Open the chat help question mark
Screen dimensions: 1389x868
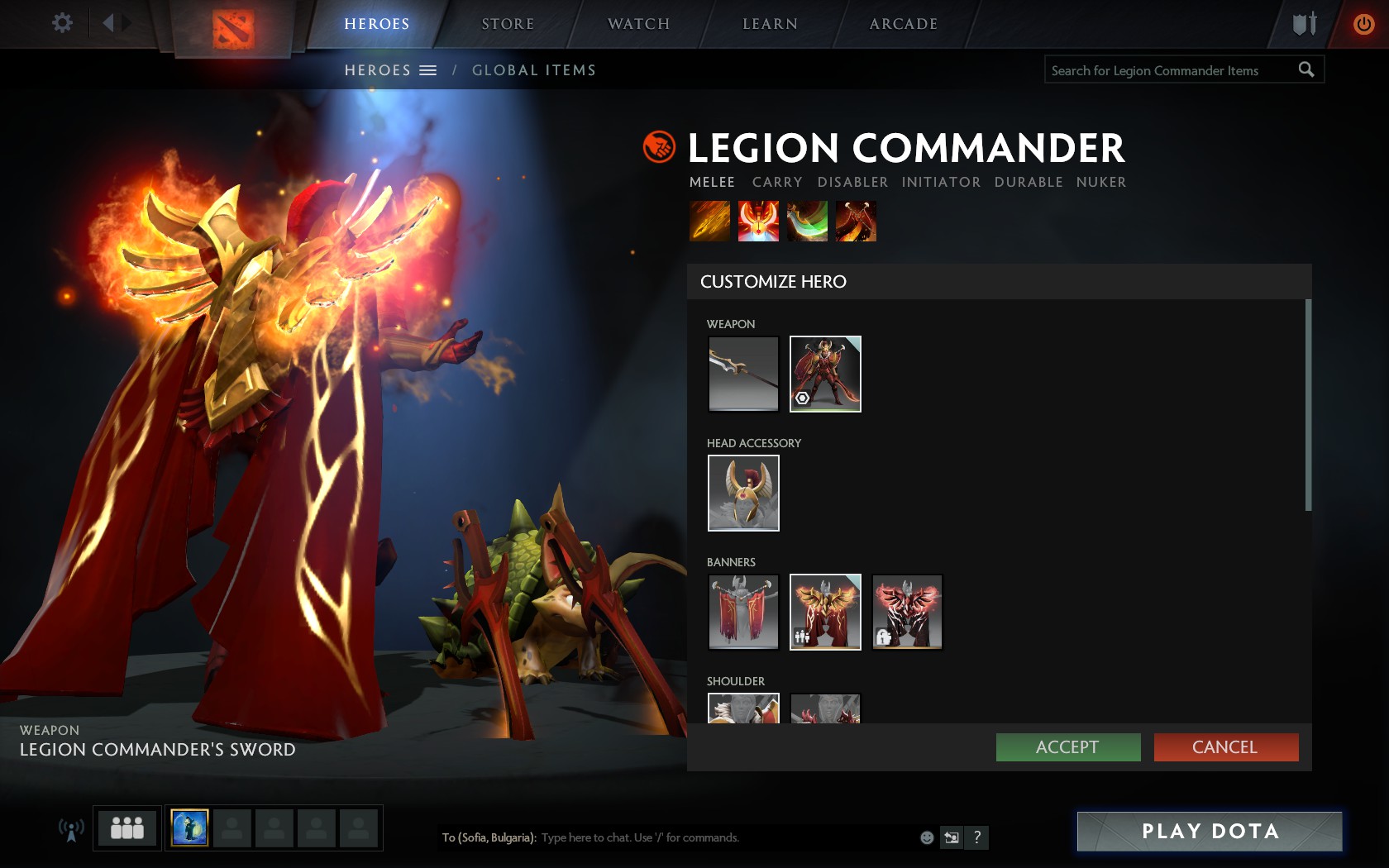coord(977,837)
